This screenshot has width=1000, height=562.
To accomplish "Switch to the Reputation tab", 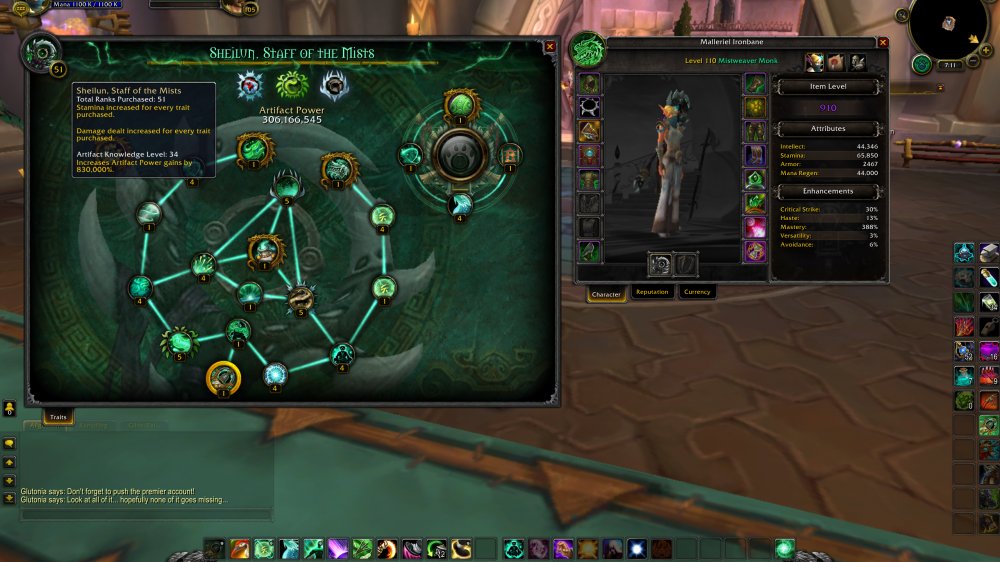I will 652,292.
